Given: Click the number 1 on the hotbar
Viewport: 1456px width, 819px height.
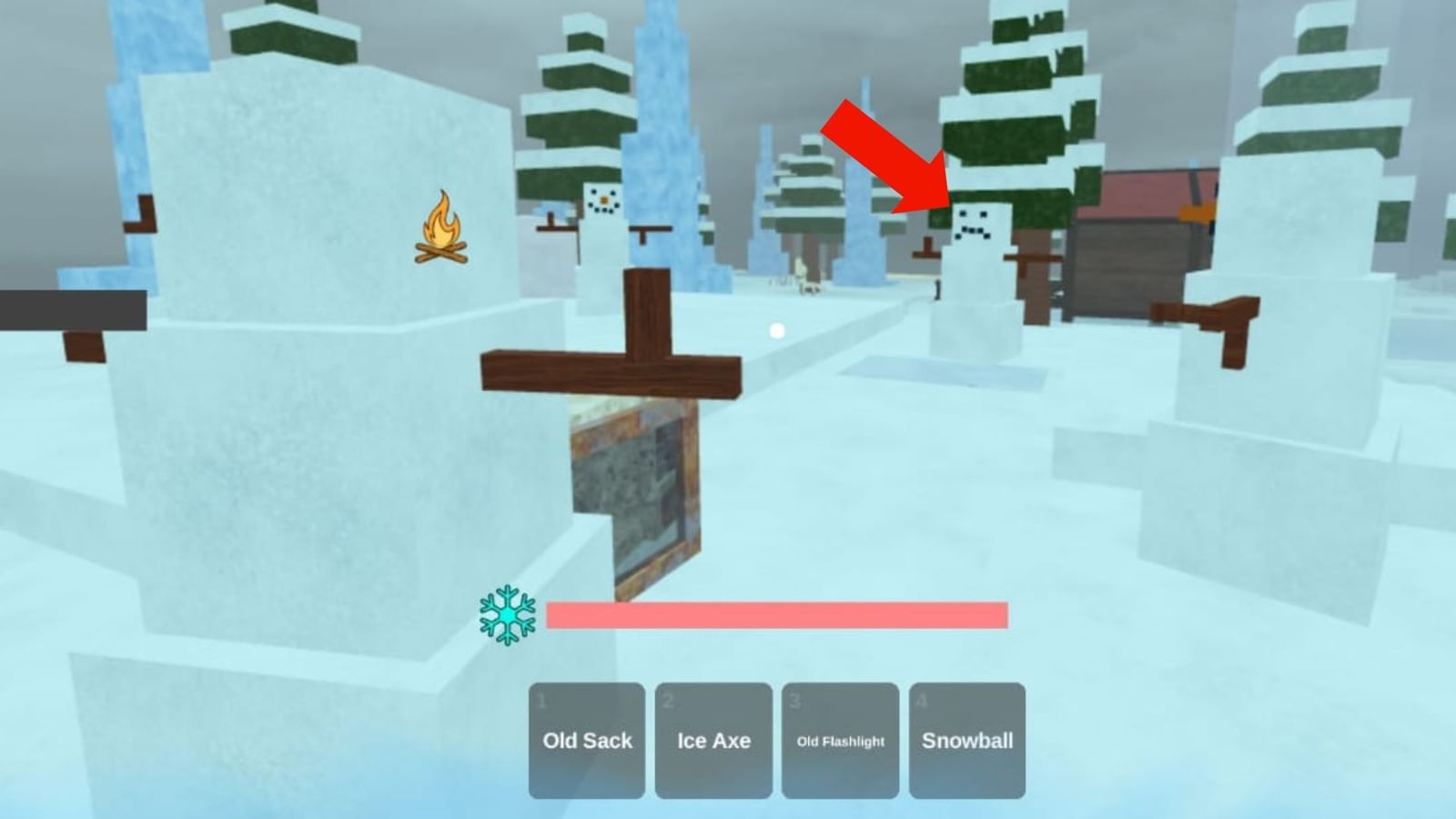Looking at the screenshot, I should point(541,698).
